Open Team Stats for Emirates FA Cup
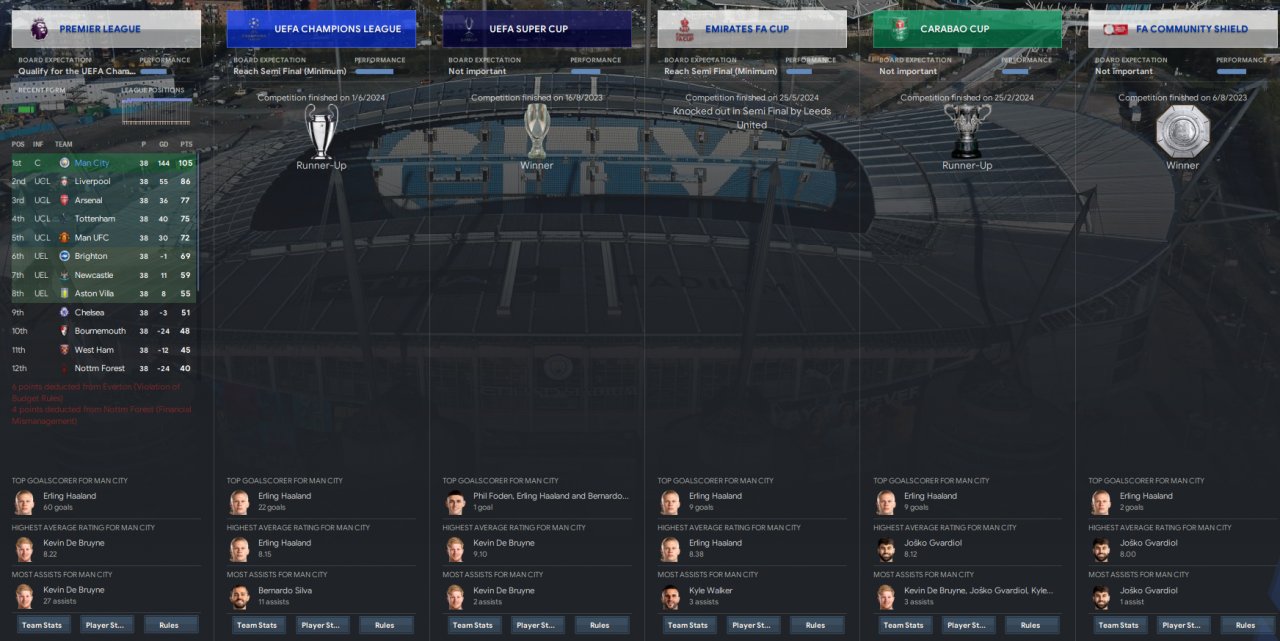This screenshot has height=641, width=1280. [687, 625]
